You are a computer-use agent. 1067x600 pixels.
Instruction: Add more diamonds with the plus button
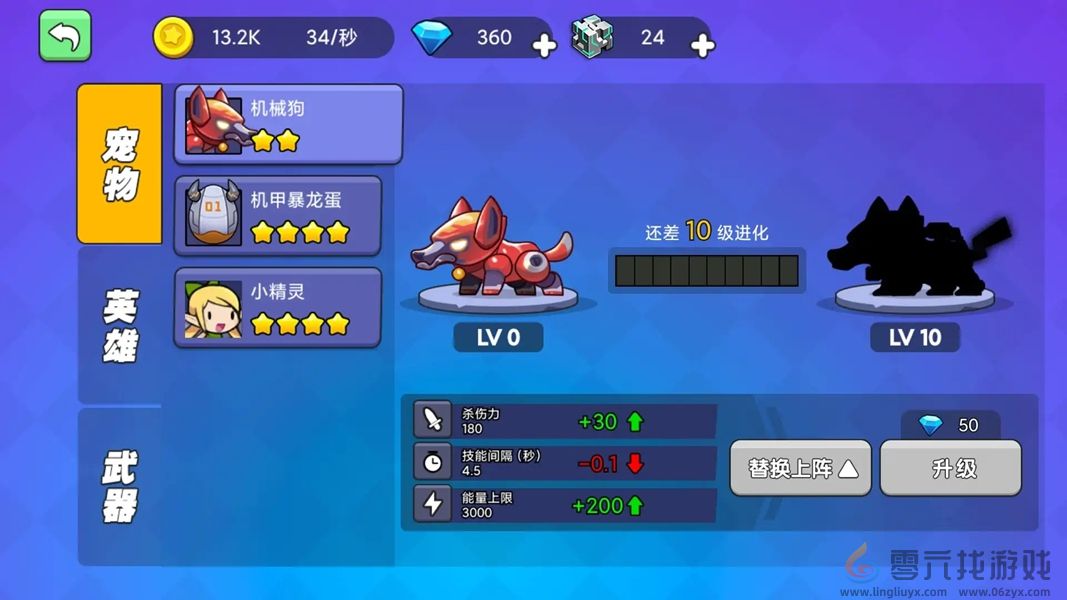pos(543,46)
